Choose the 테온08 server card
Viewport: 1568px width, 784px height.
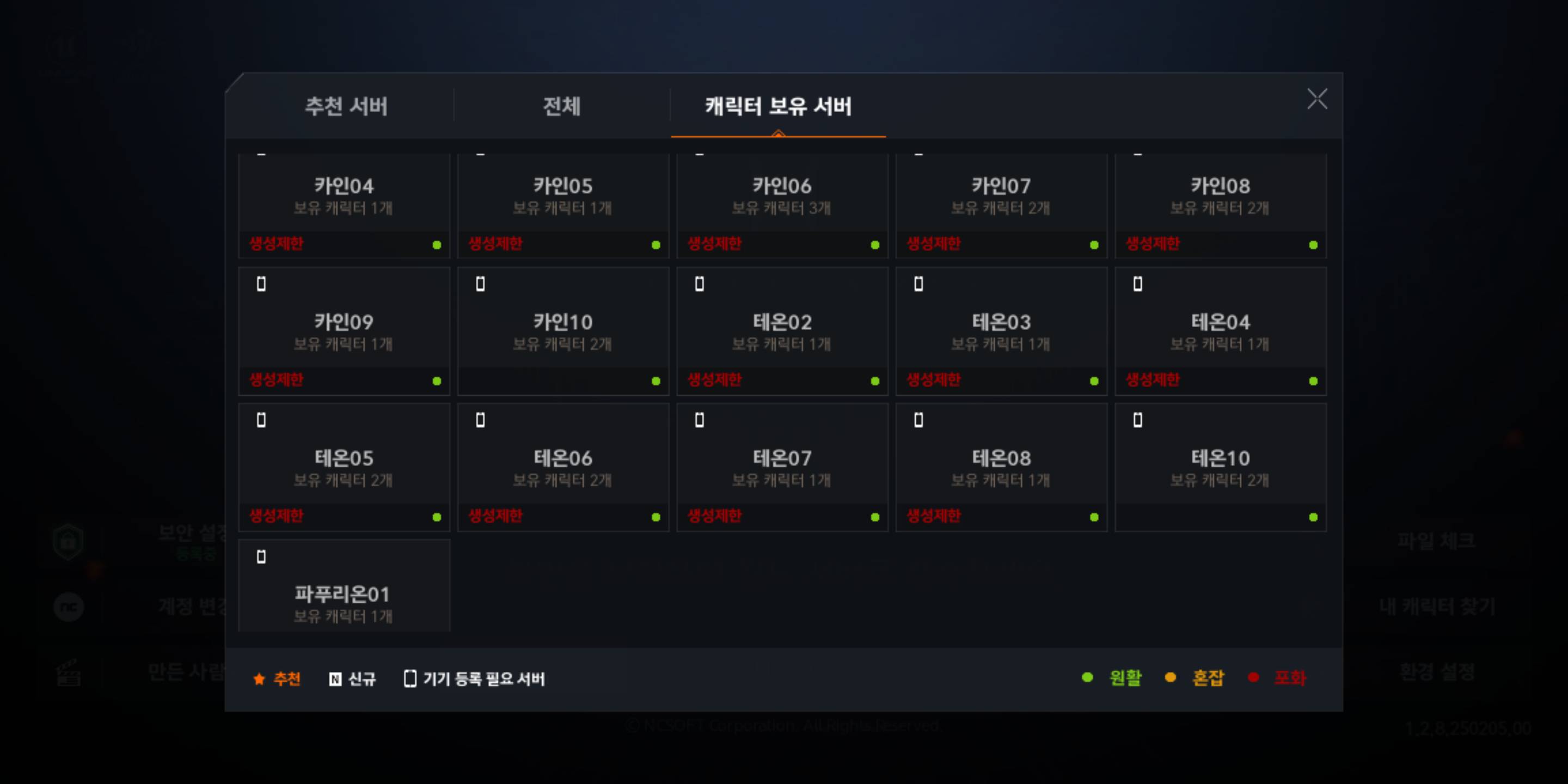pos(1001,465)
